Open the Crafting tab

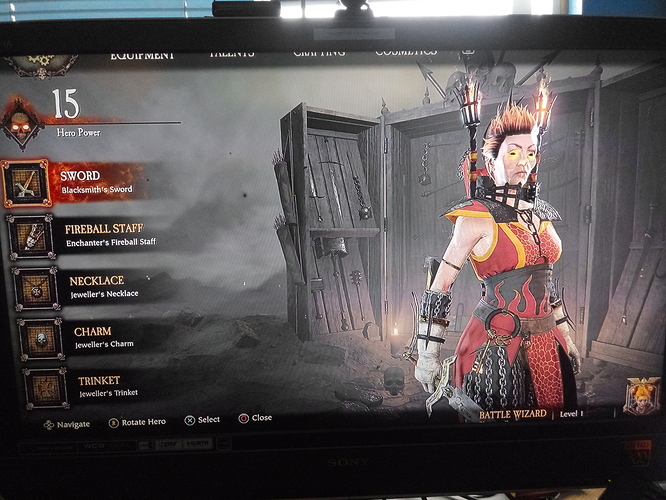[x=318, y=50]
